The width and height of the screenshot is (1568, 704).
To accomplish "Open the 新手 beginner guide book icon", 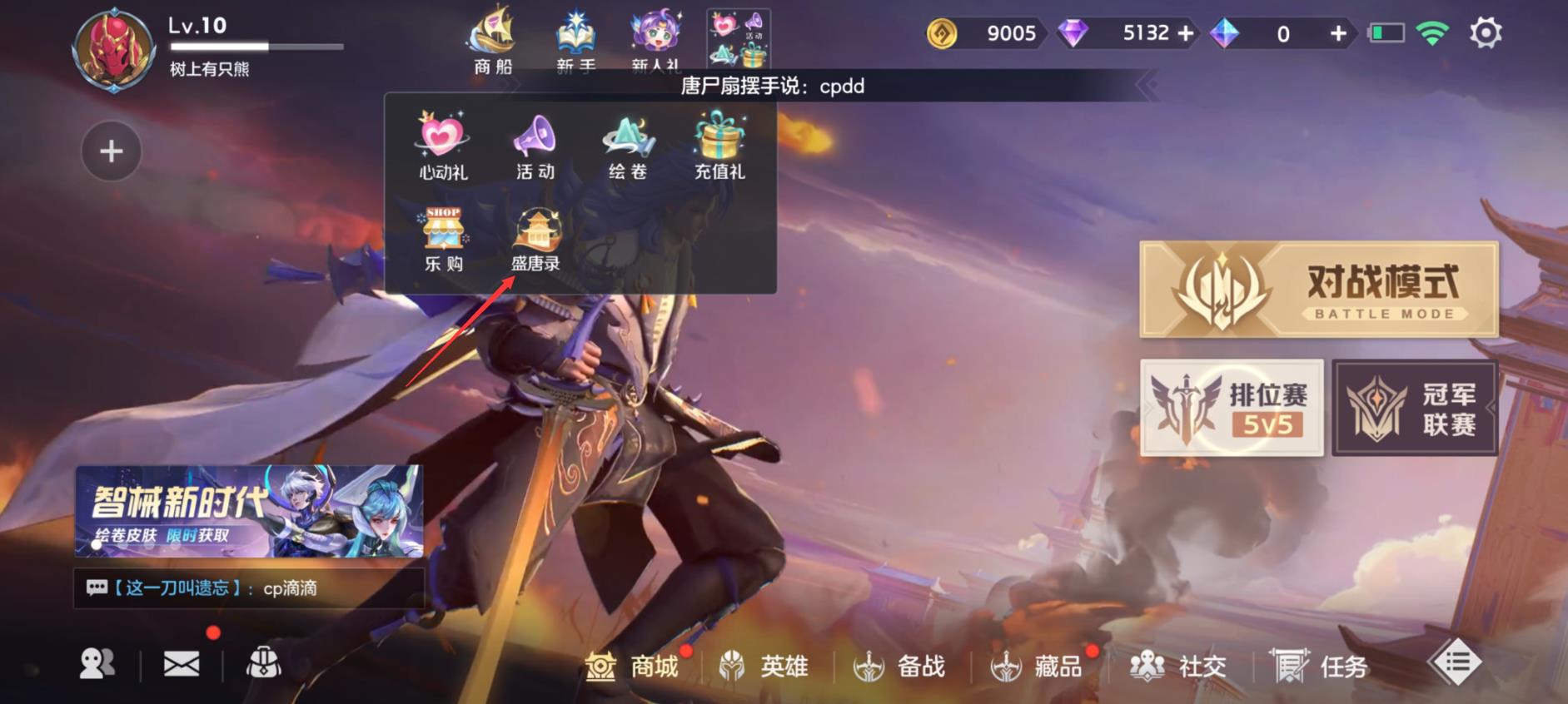I will (x=576, y=33).
